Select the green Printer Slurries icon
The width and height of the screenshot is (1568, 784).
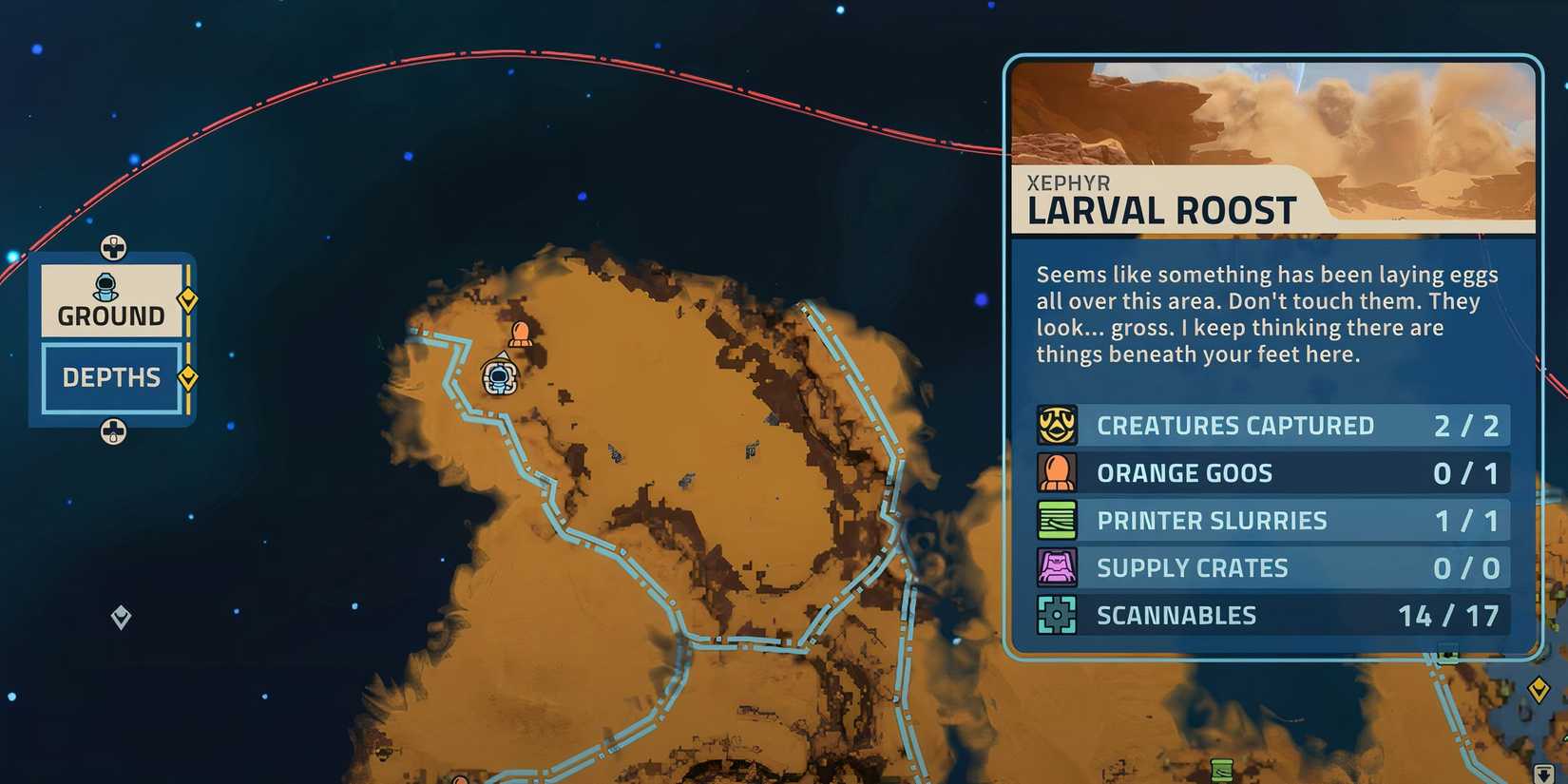pos(1057,520)
